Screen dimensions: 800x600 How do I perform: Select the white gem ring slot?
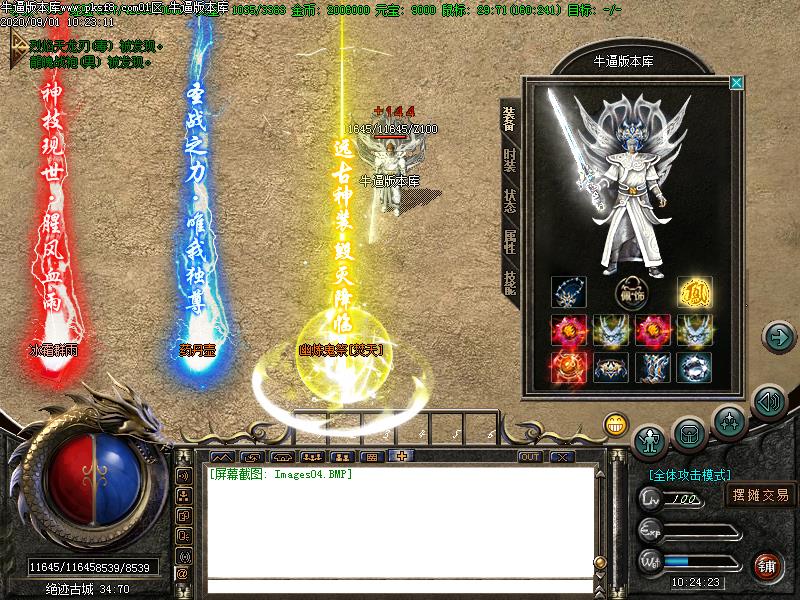pos(693,367)
